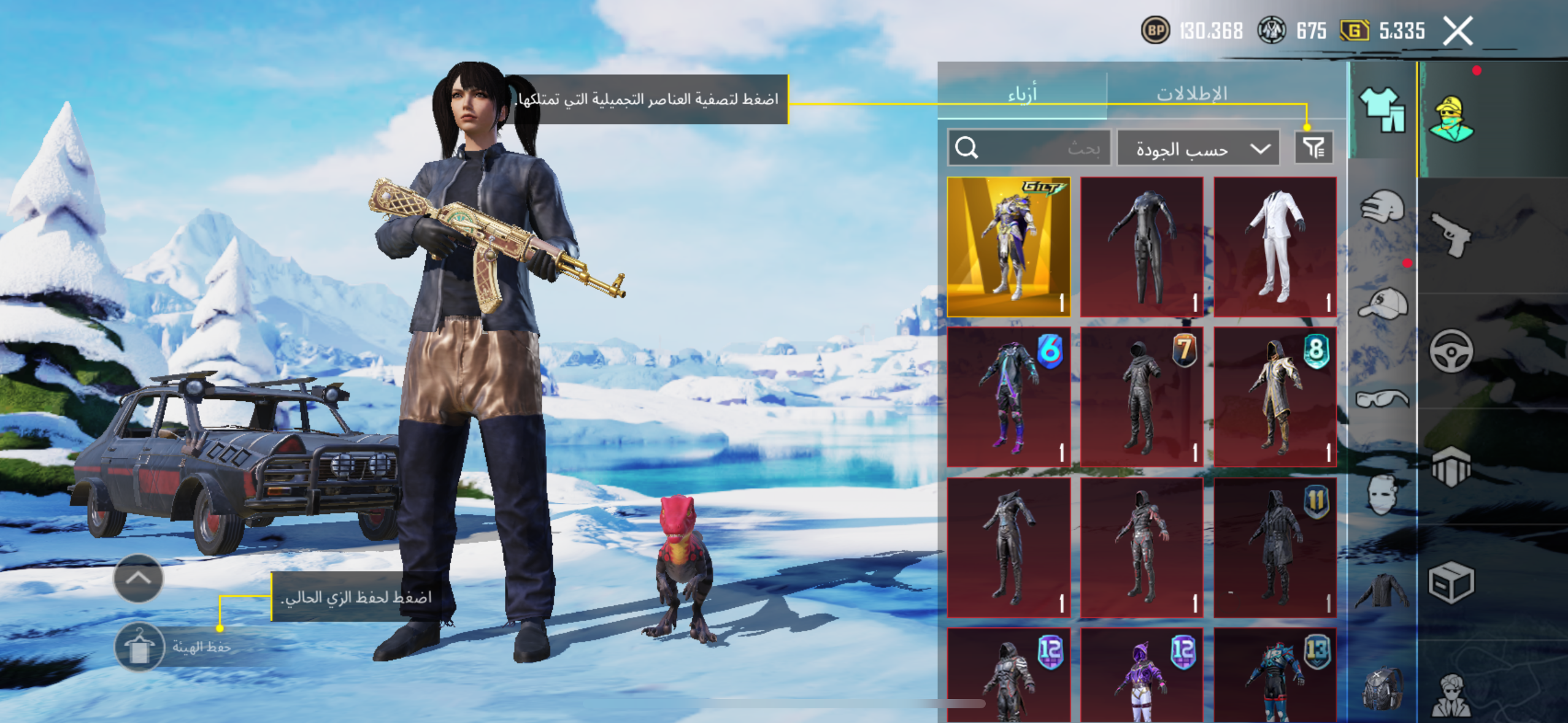Close the inventory screen with the X
1568x723 pixels.
click(1457, 31)
